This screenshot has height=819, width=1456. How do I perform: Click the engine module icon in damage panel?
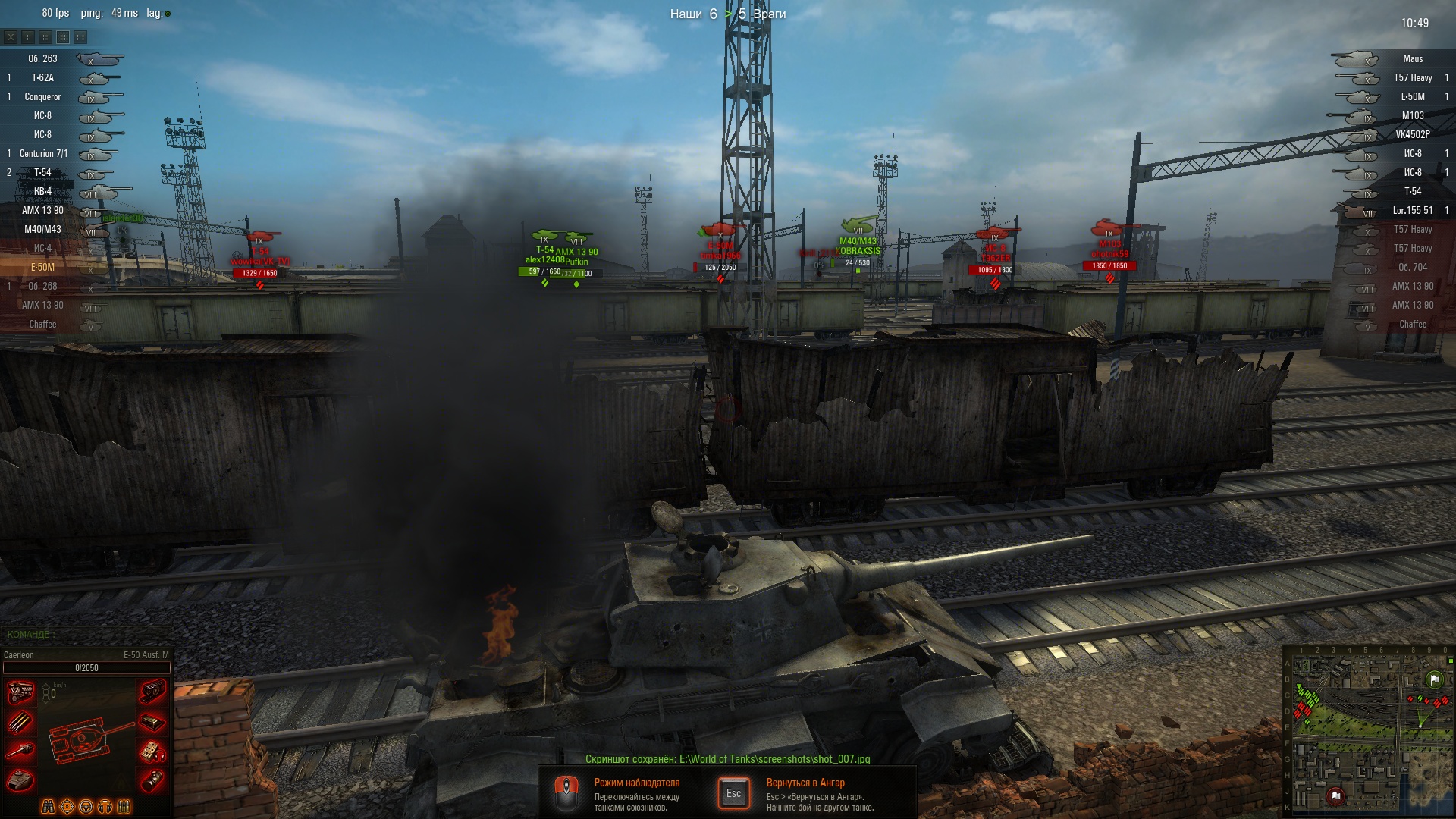click(20, 692)
